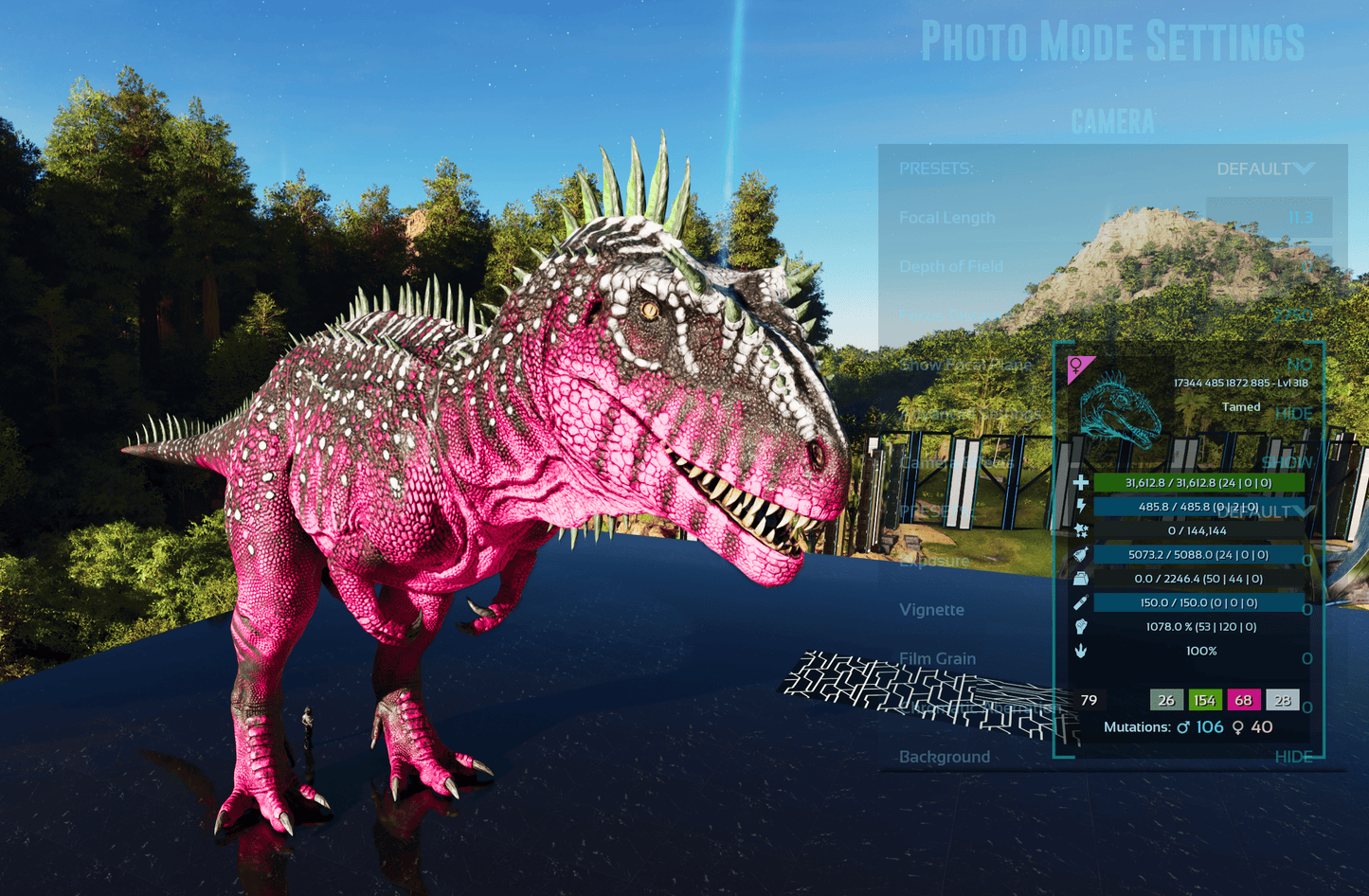Select the Focal Length value field

(x=1269, y=218)
